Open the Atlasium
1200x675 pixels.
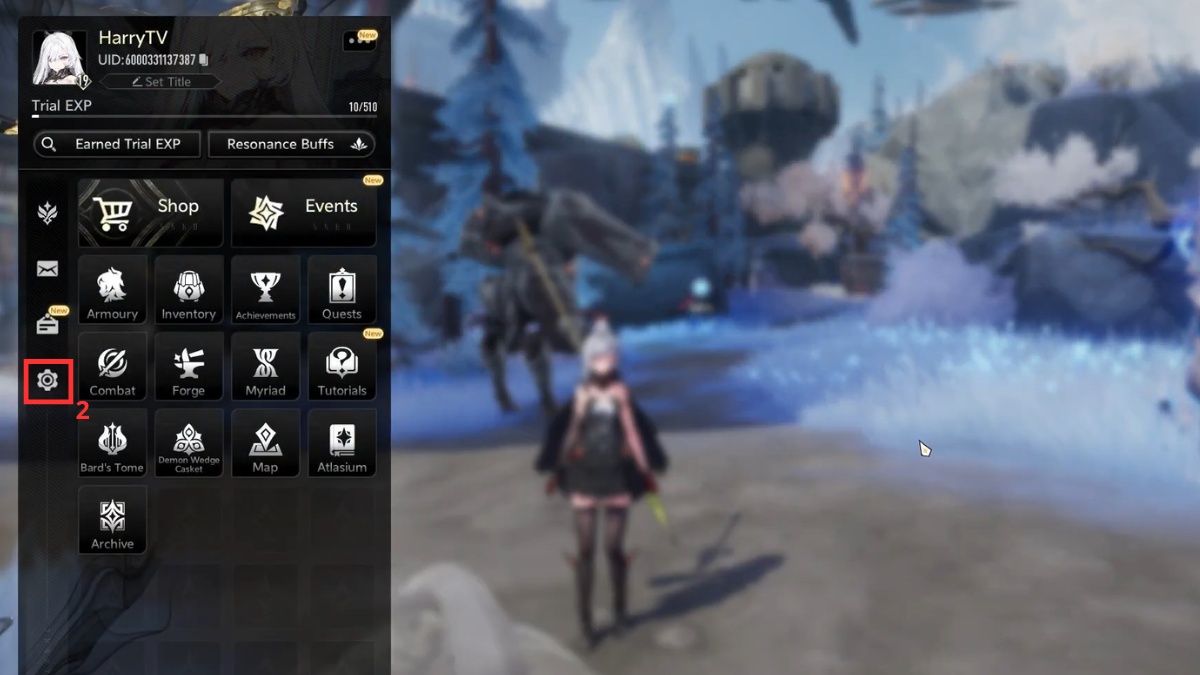(x=342, y=443)
